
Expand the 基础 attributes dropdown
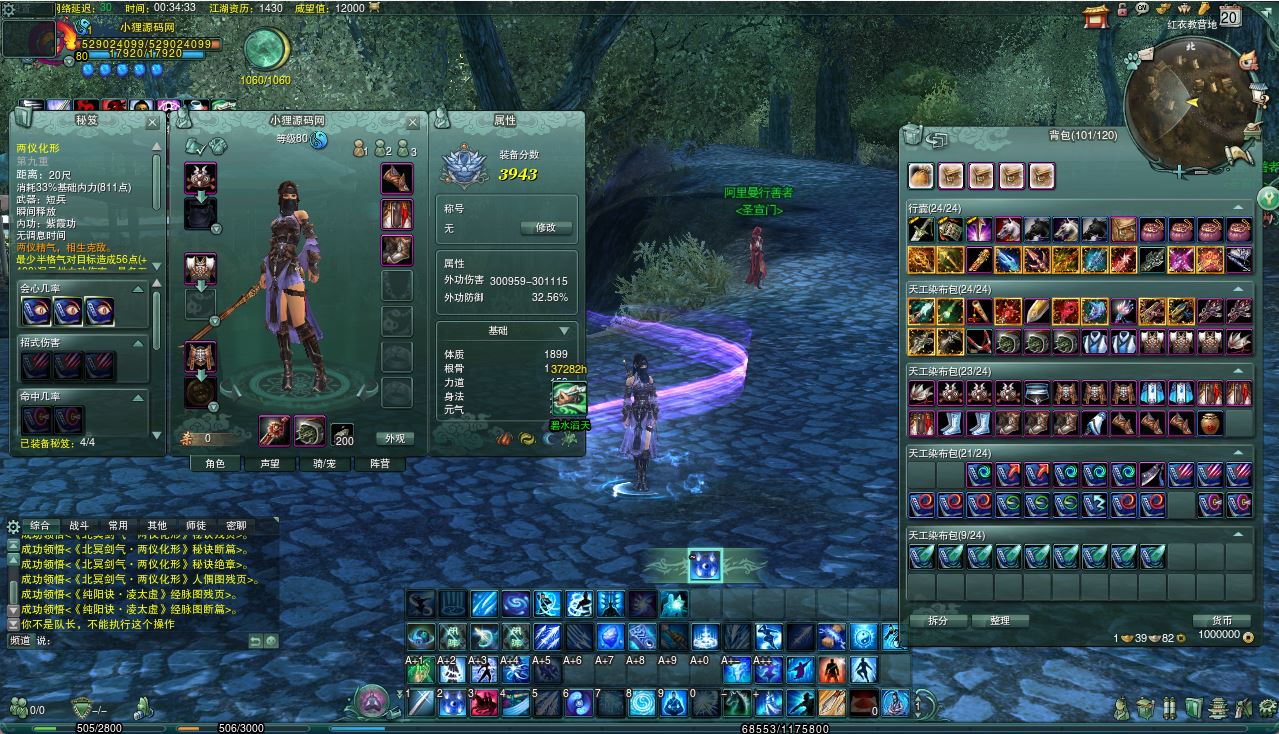pyautogui.click(x=564, y=331)
